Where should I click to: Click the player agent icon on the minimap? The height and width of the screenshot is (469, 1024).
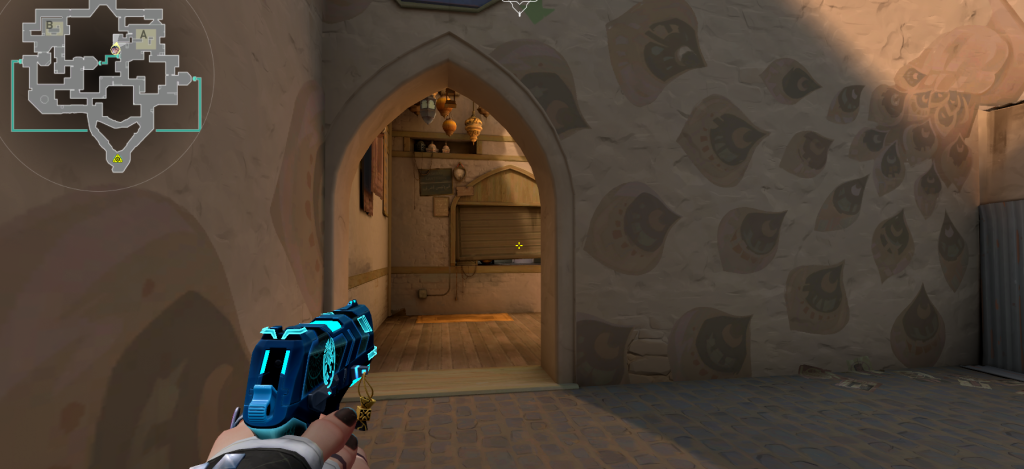pyautogui.click(x=116, y=48)
